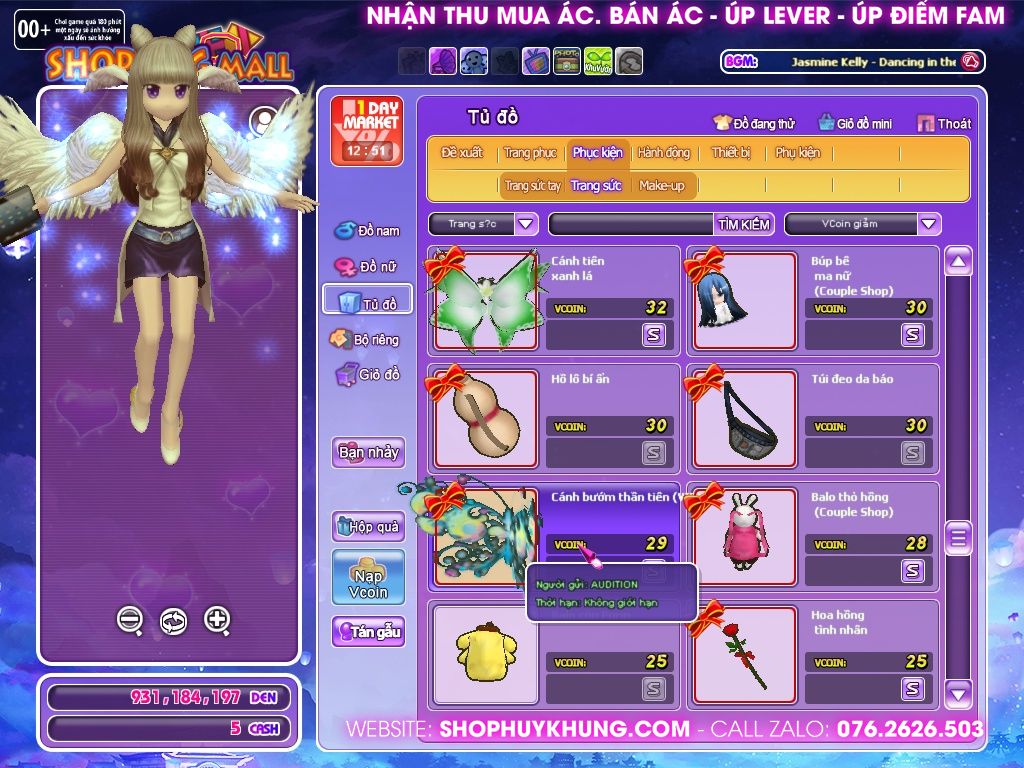Screen dimensions: 1024x768
Task: Open the Hộp quà gift box
Action: (x=368, y=526)
